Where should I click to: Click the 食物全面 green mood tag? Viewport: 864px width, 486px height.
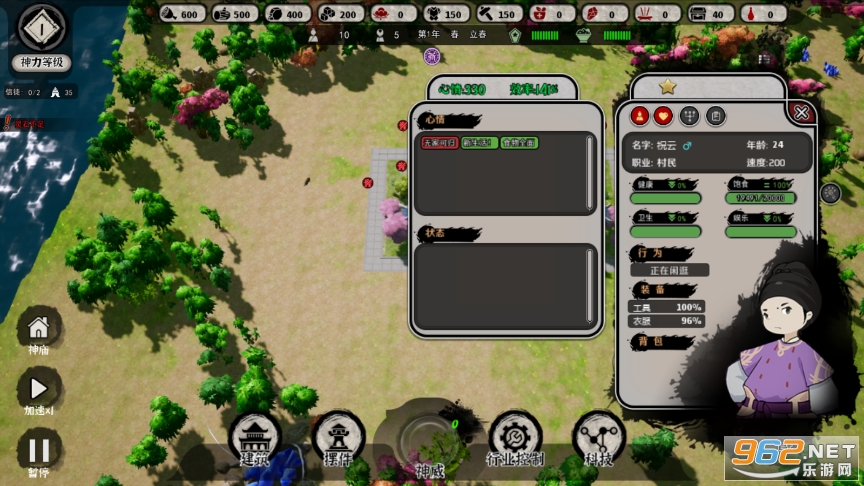tap(519, 143)
